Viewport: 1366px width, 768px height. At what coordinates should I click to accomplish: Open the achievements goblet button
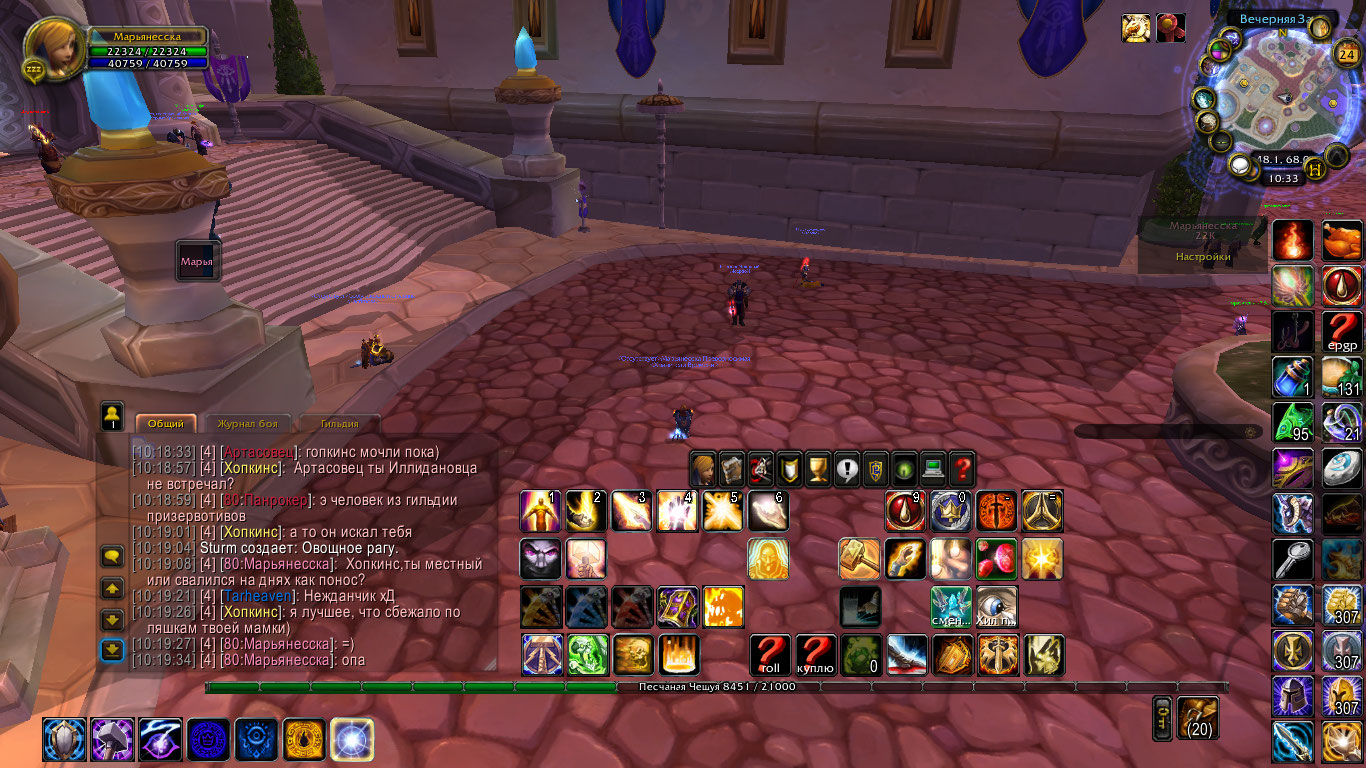[819, 467]
